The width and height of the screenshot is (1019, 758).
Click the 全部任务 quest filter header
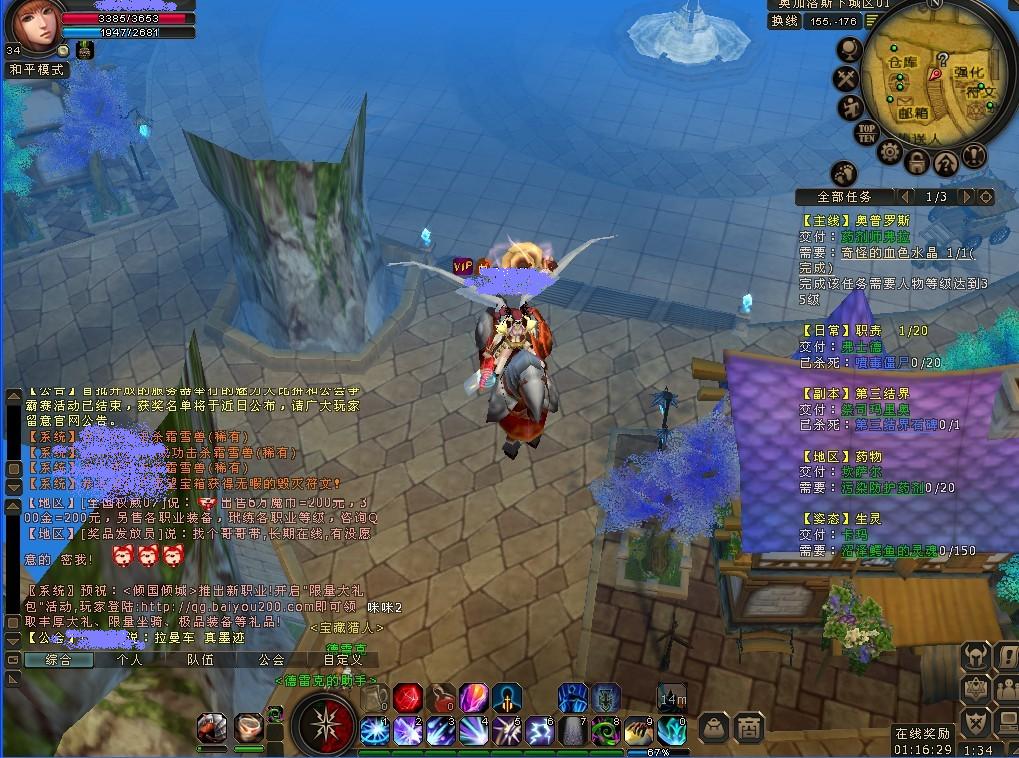click(845, 197)
